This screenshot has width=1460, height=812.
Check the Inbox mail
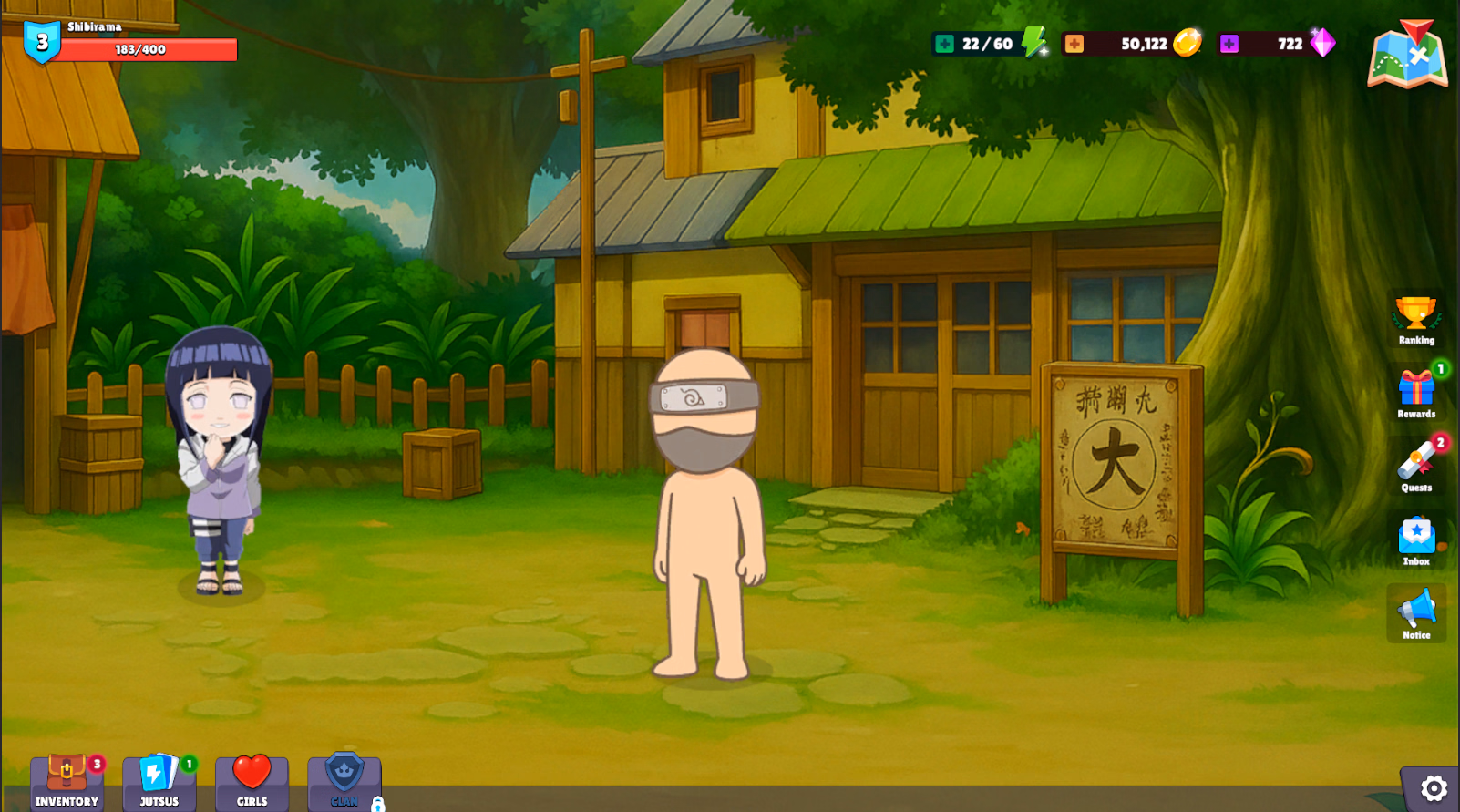[1416, 541]
